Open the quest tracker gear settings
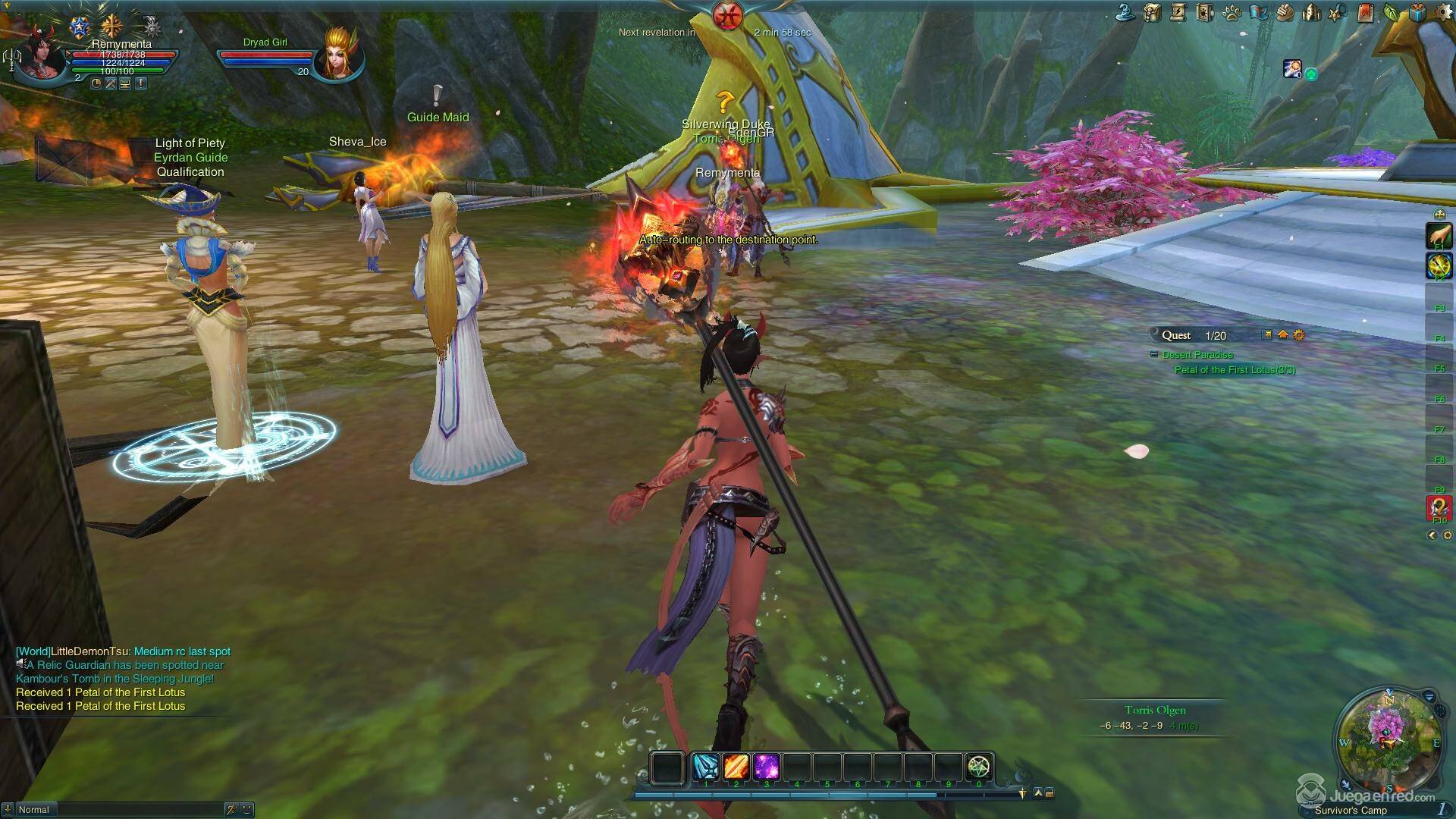 click(1299, 335)
